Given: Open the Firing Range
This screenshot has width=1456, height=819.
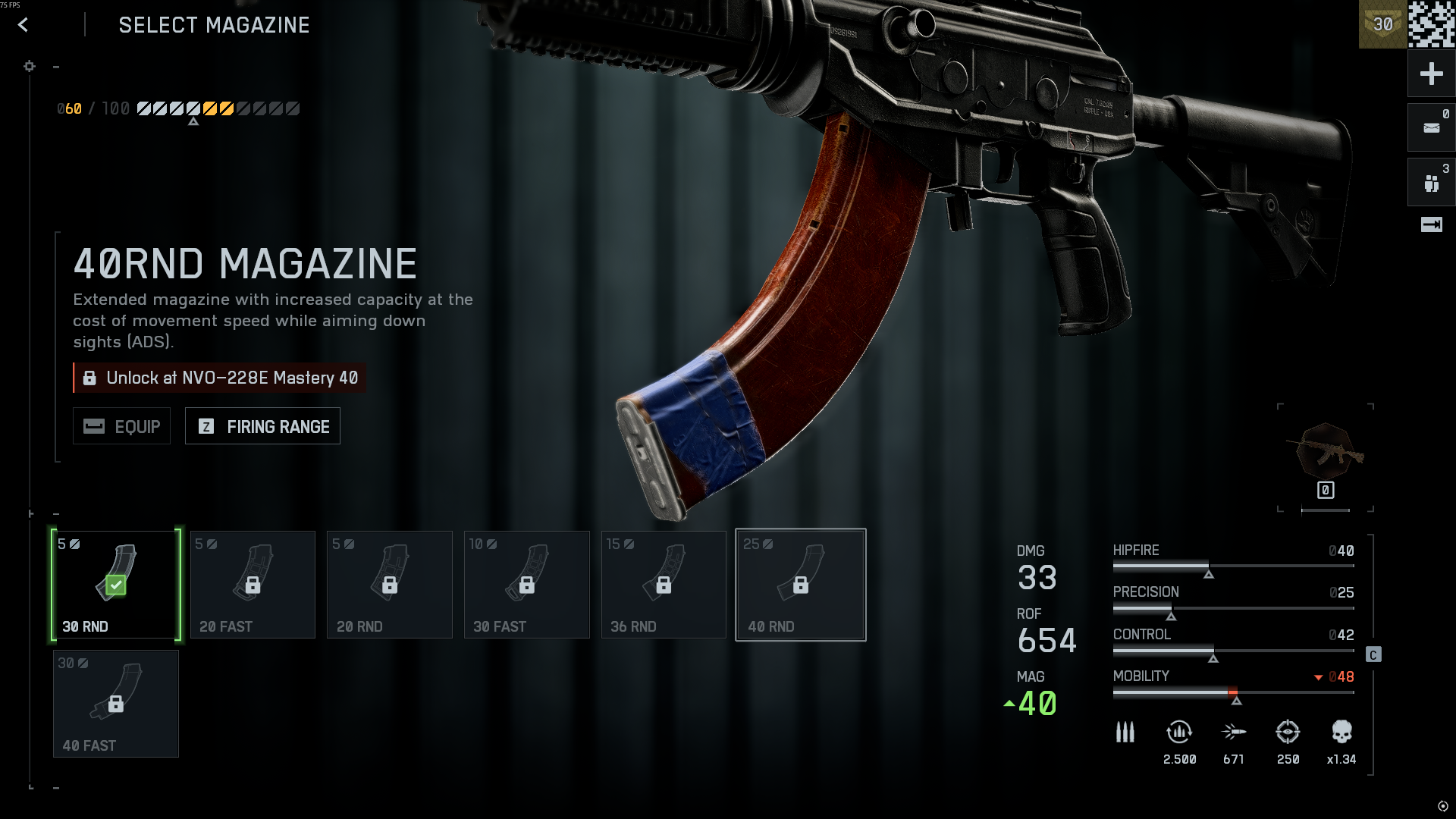Looking at the screenshot, I should (262, 426).
